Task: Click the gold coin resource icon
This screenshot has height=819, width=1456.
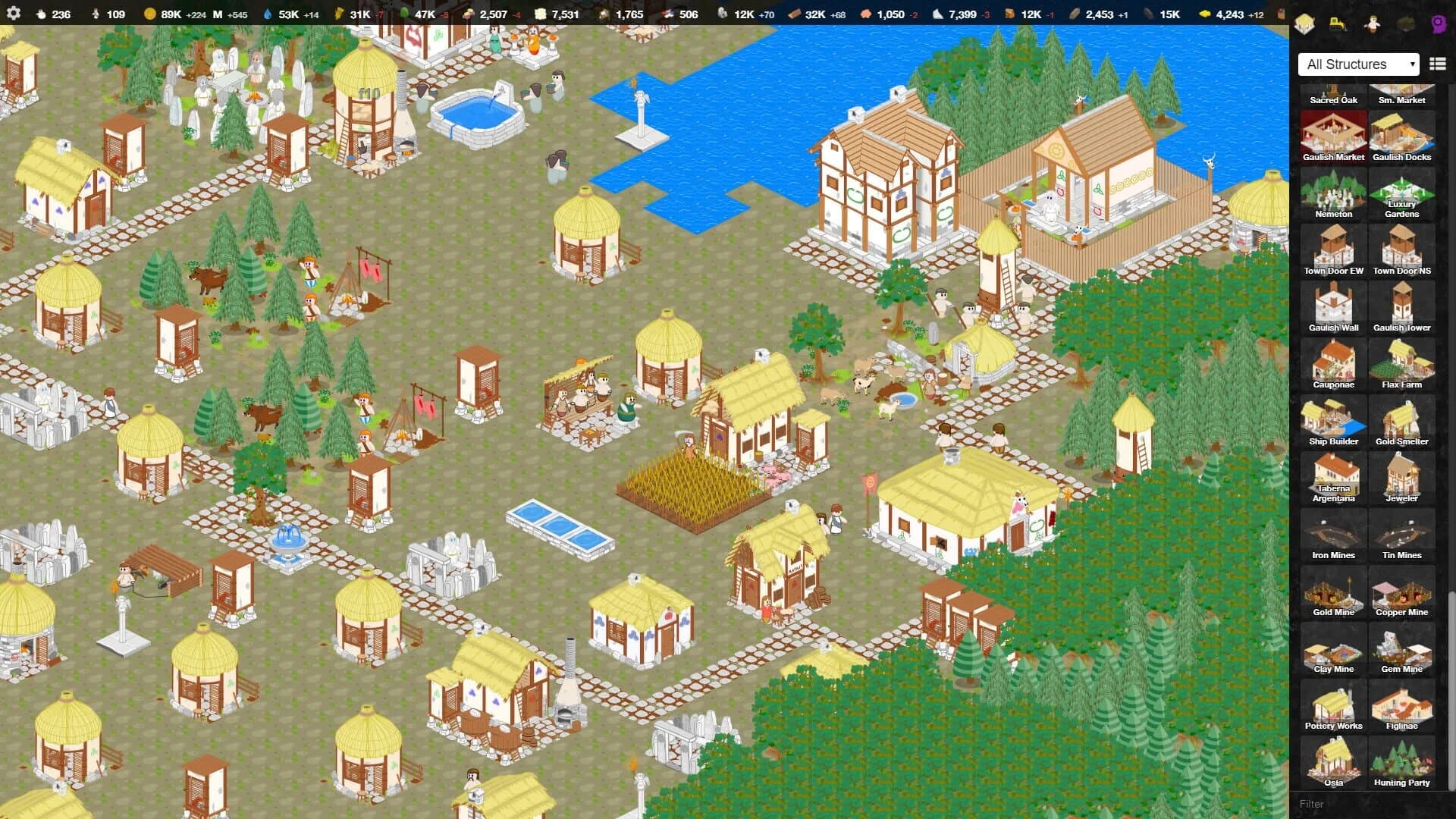Action: click(149, 13)
